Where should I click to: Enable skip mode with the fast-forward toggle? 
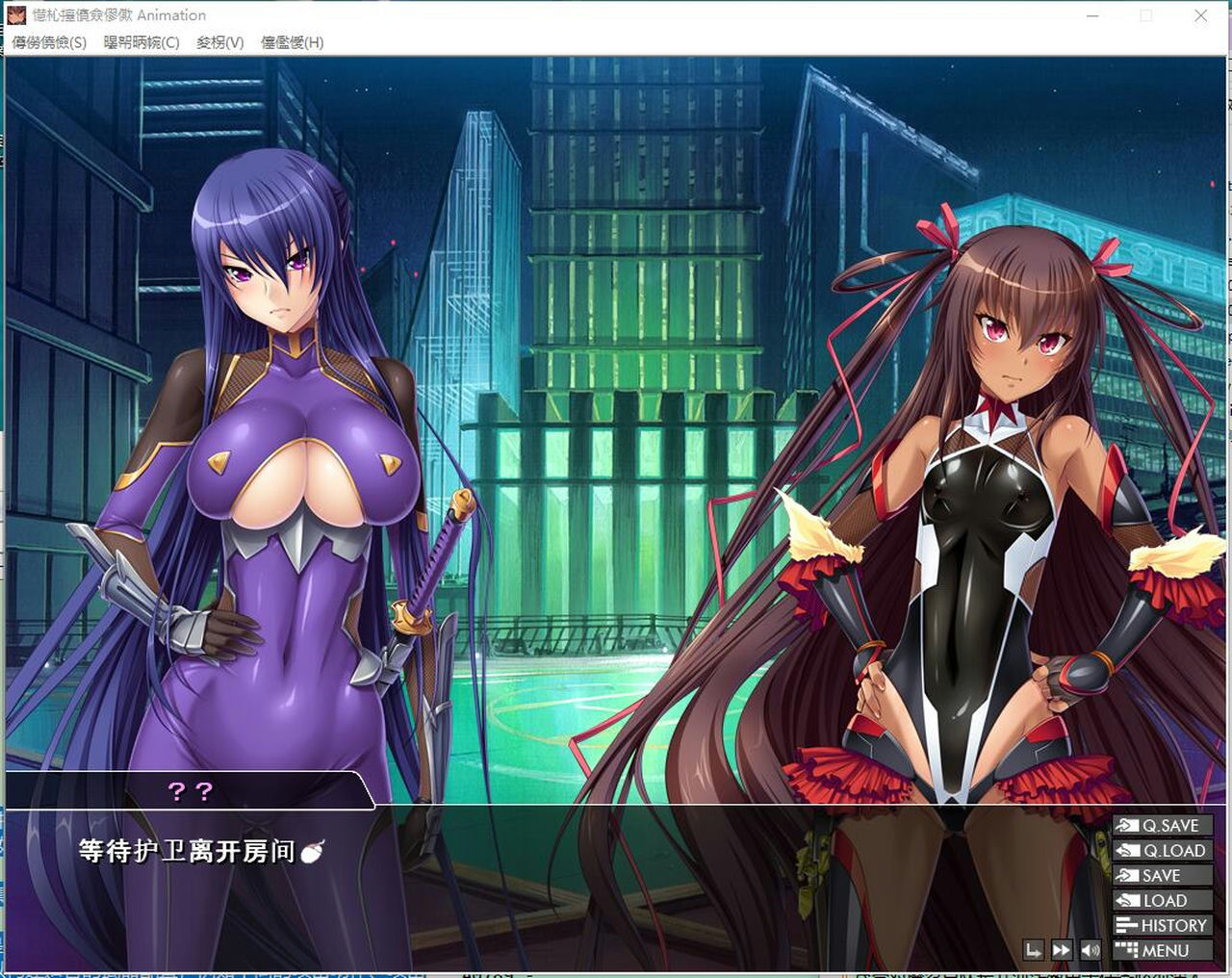1062,949
